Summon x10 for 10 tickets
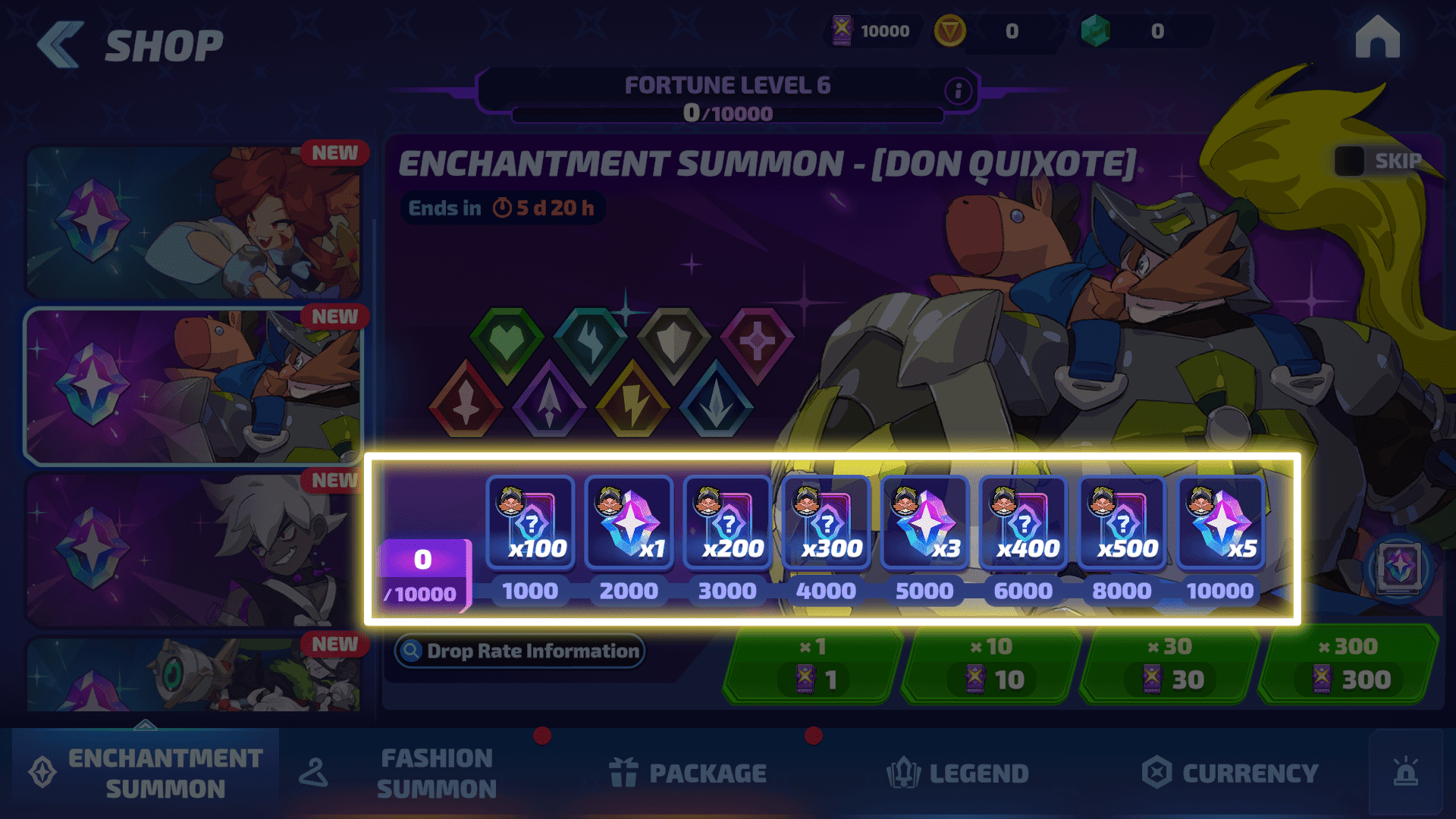The image size is (1456, 819). 991,665
